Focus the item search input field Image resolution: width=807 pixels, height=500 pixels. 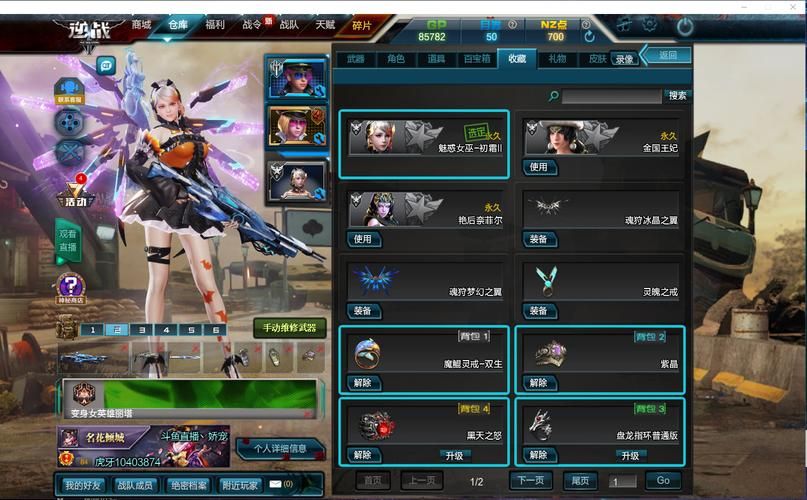coord(611,96)
